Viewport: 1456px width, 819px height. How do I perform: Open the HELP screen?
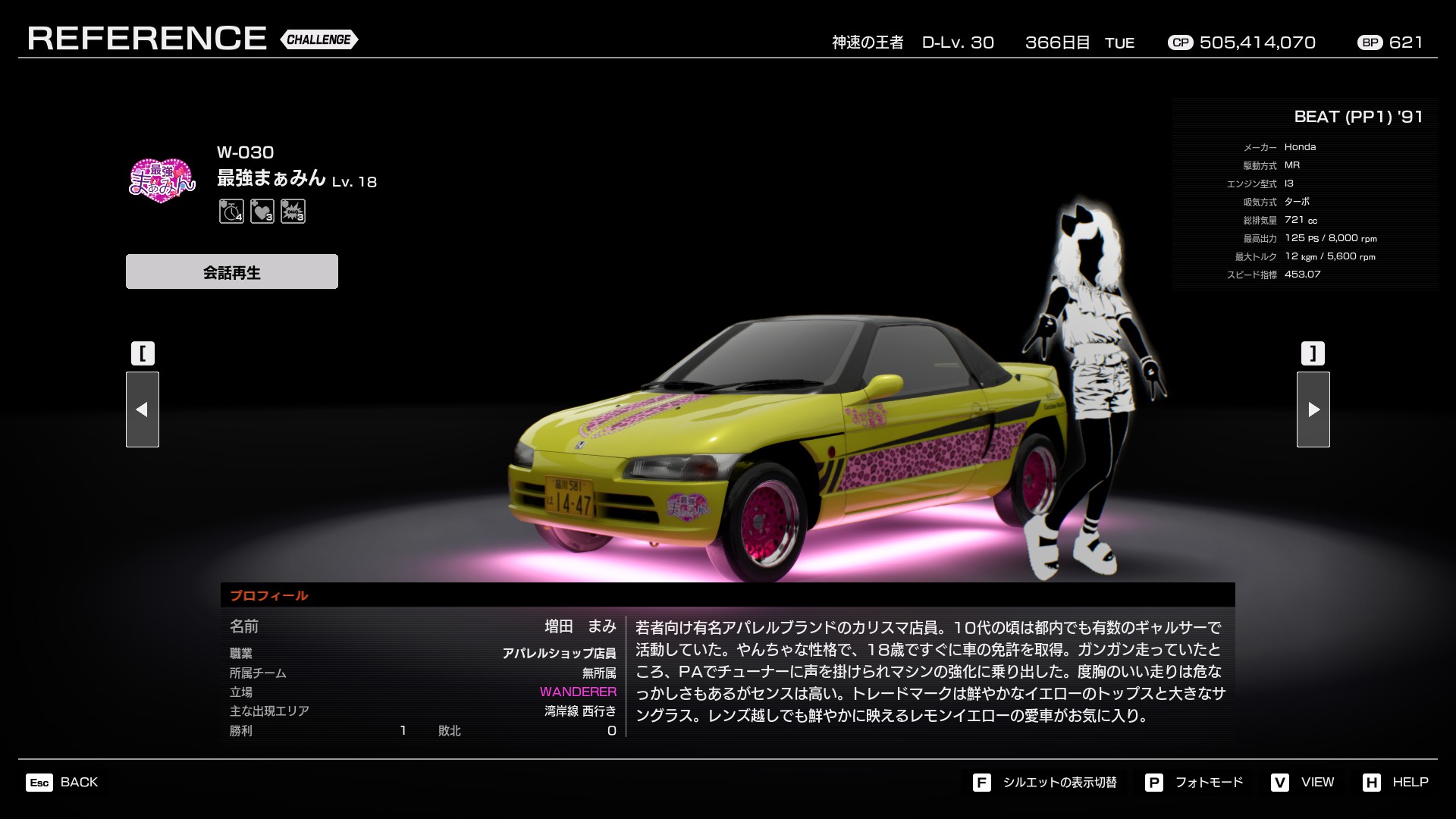click(x=1395, y=783)
